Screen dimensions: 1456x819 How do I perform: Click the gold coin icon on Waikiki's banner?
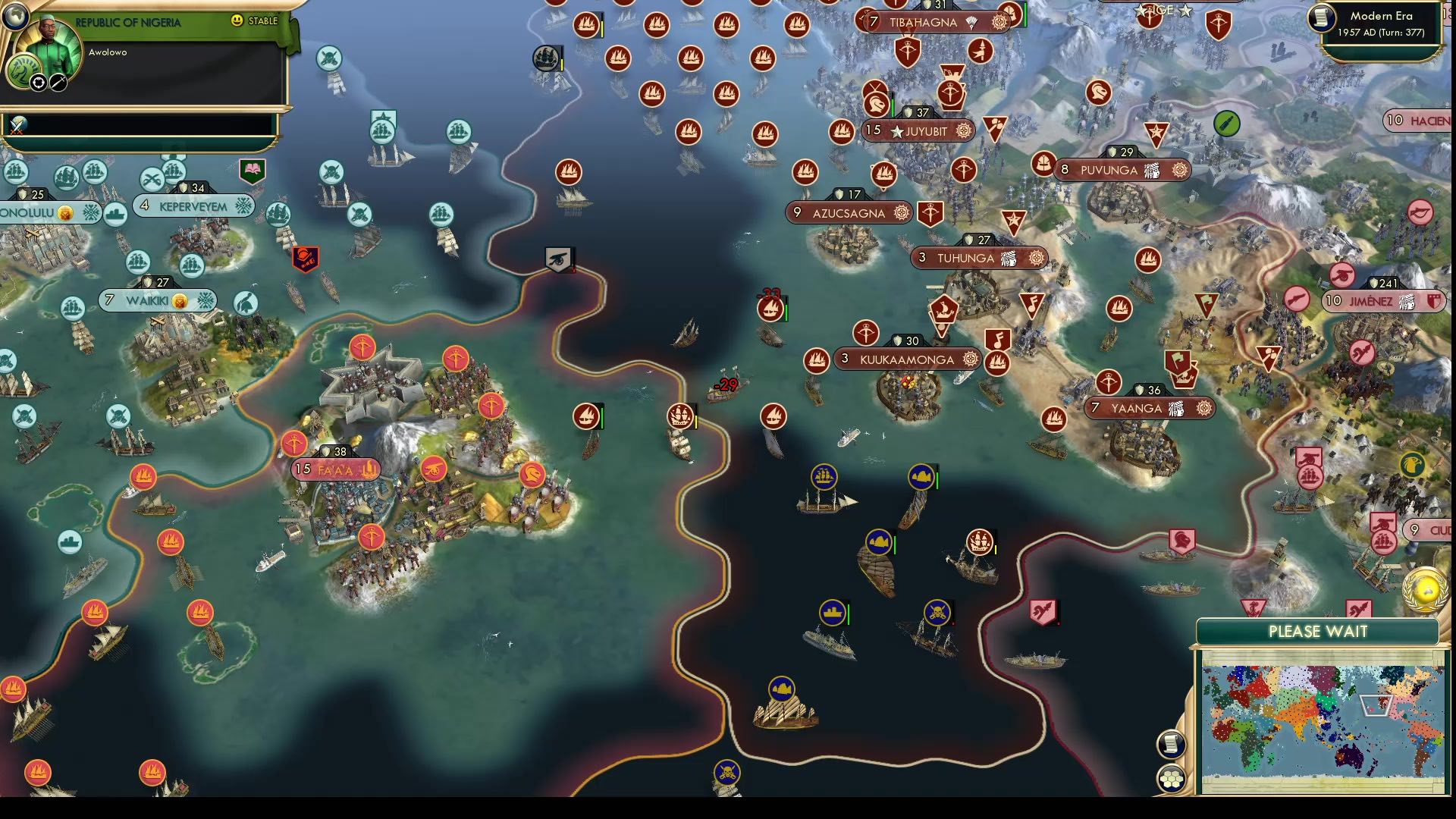pyautogui.click(x=180, y=300)
